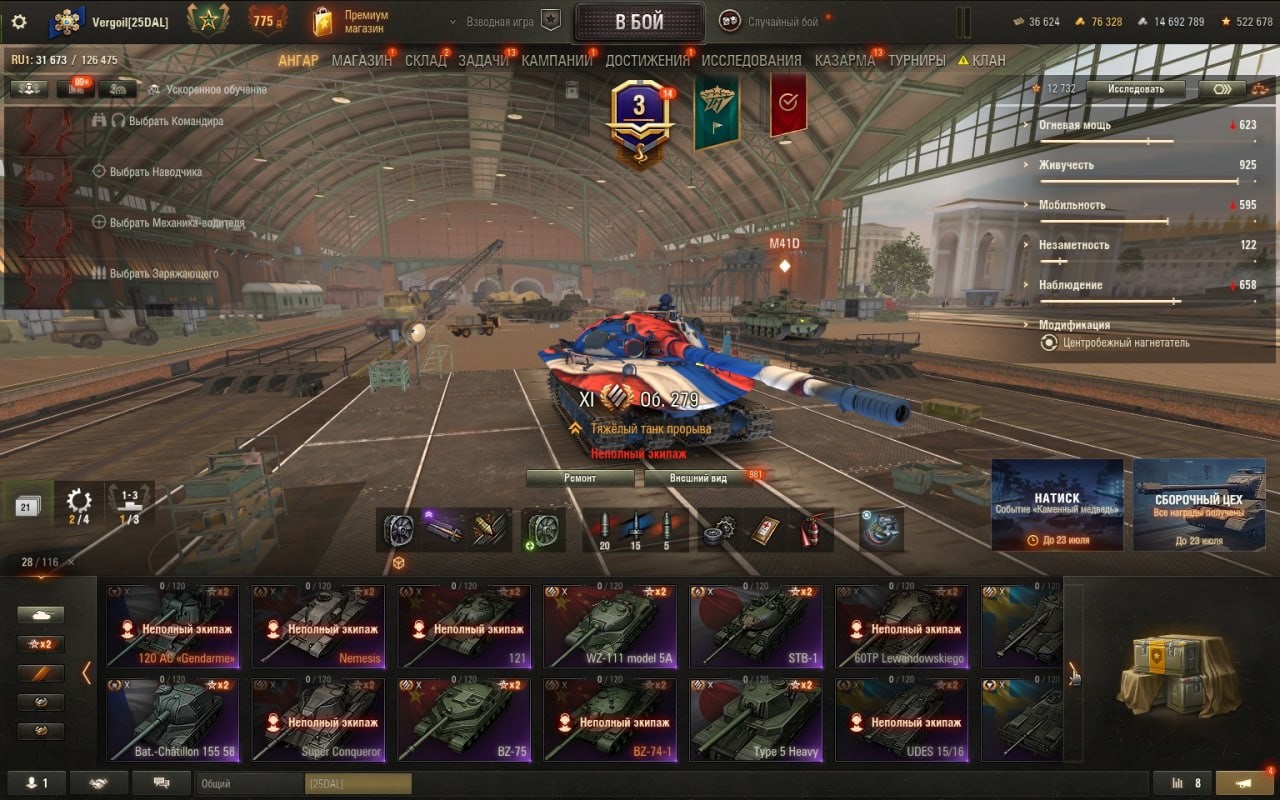Go to the ЗАДАЧИ tab
This screenshot has width=1280, height=800.
click(483, 60)
